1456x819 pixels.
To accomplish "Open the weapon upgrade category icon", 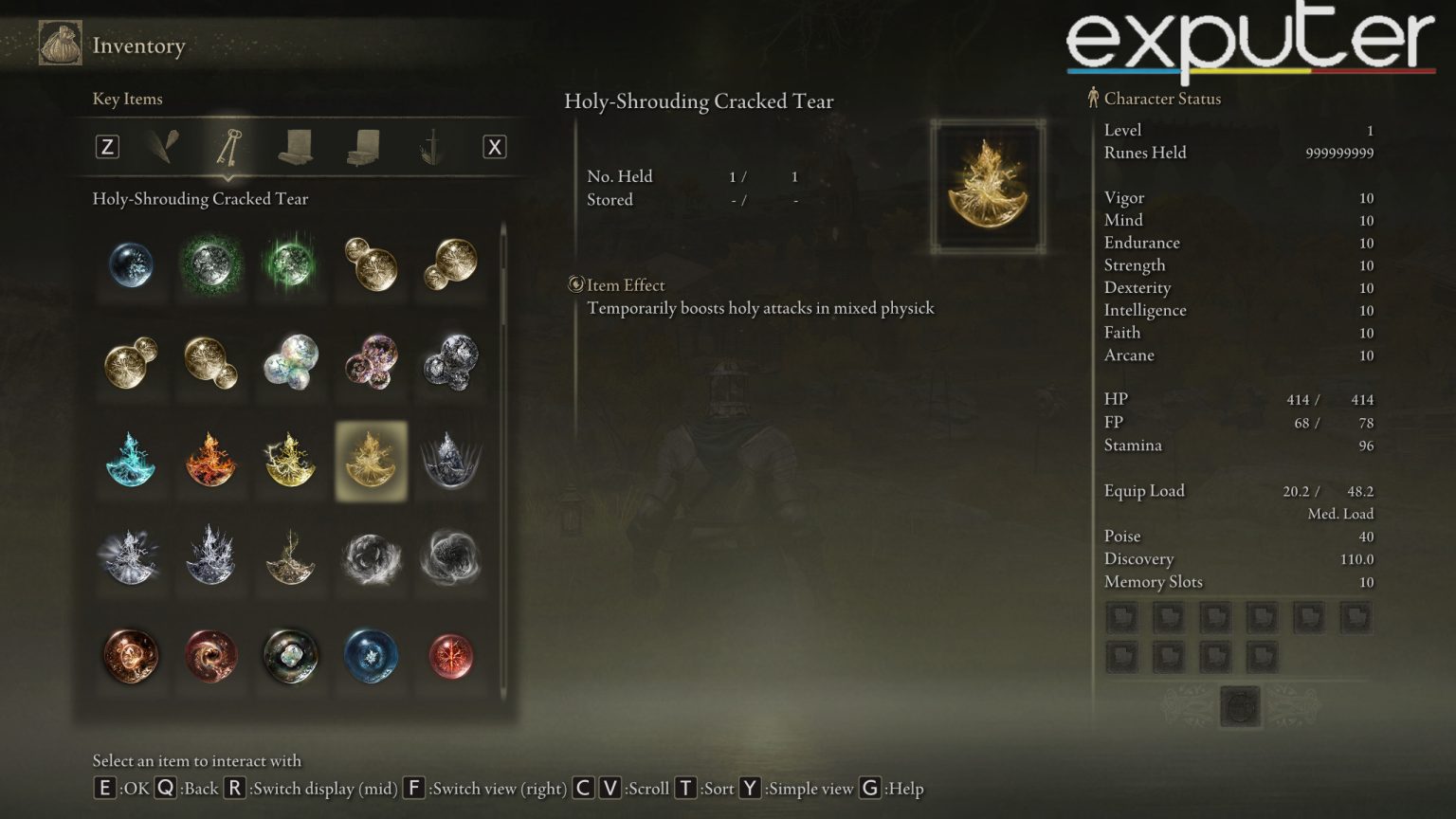I will tap(431, 147).
